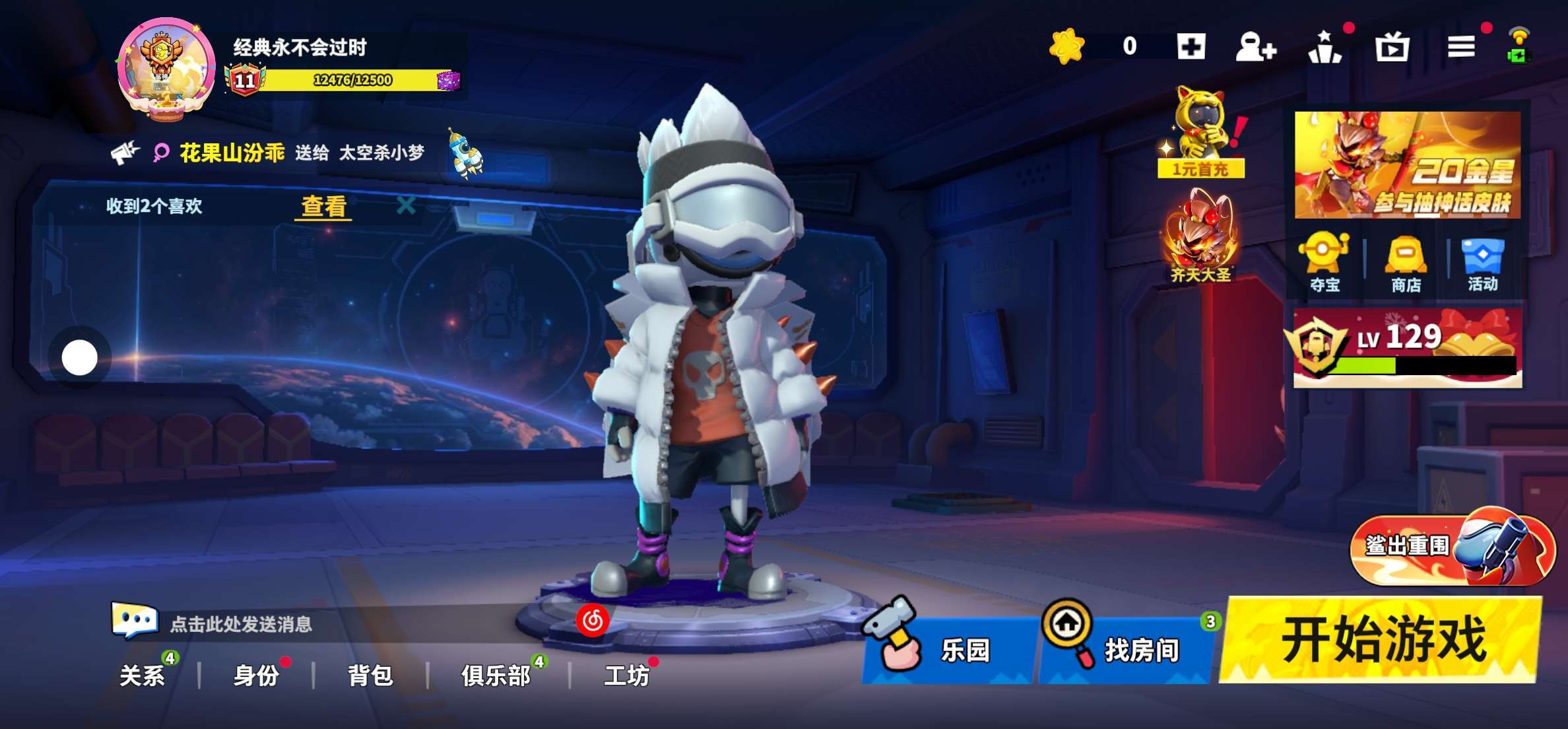
Task: Open the 身份 identity menu
Action: pos(256,675)
